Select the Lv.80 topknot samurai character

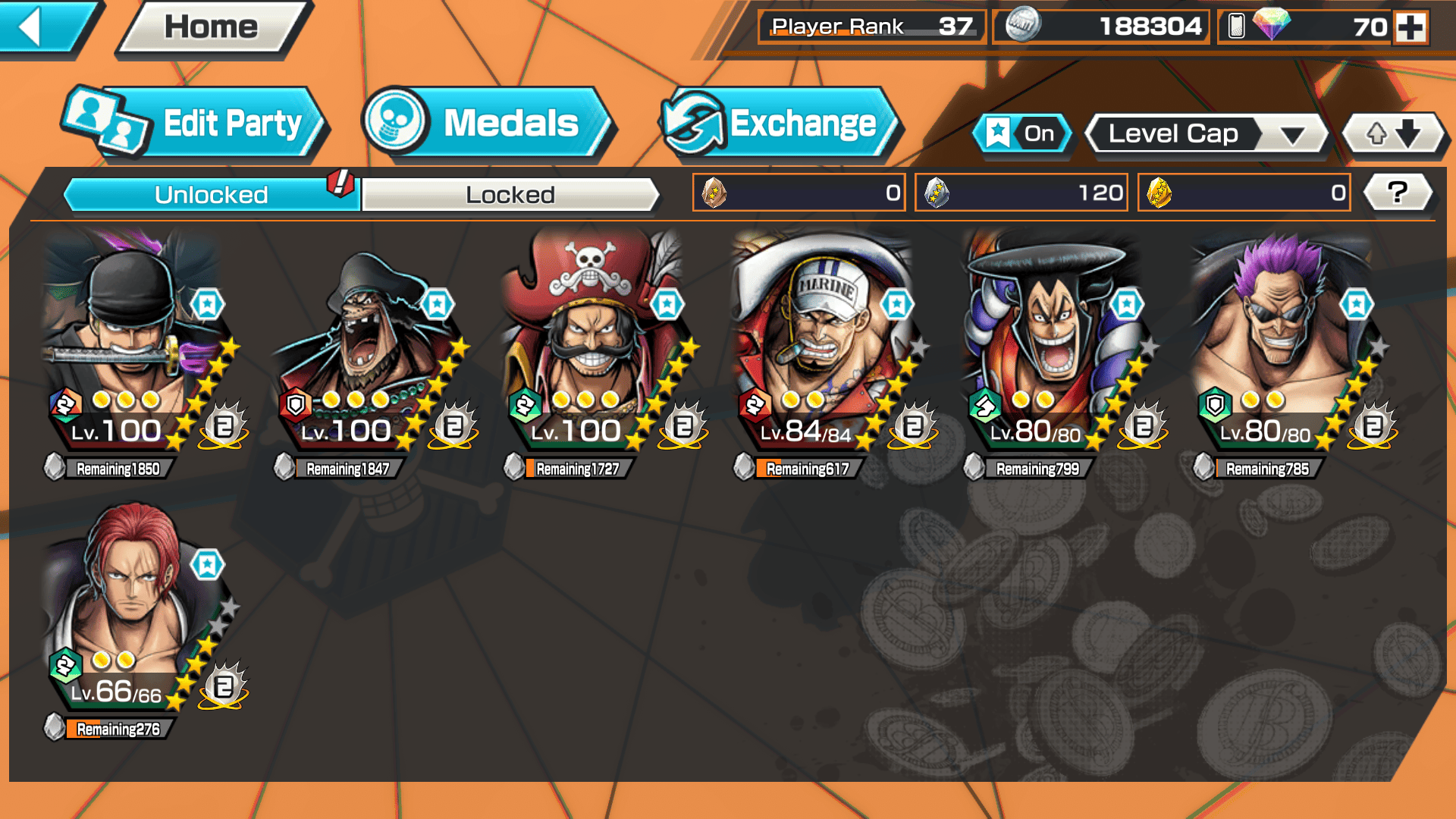1053,341
